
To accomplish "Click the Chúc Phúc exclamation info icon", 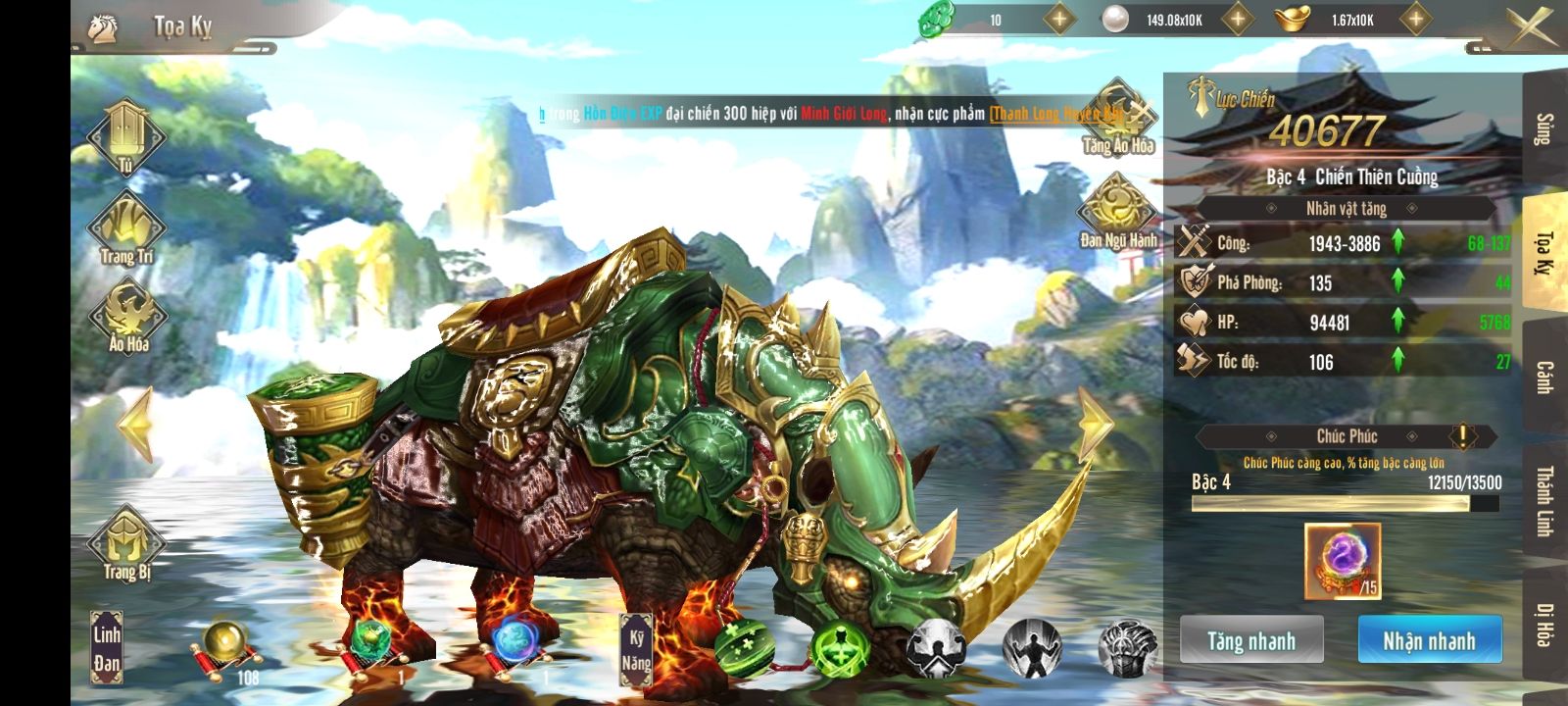I will pos(1462,435).
